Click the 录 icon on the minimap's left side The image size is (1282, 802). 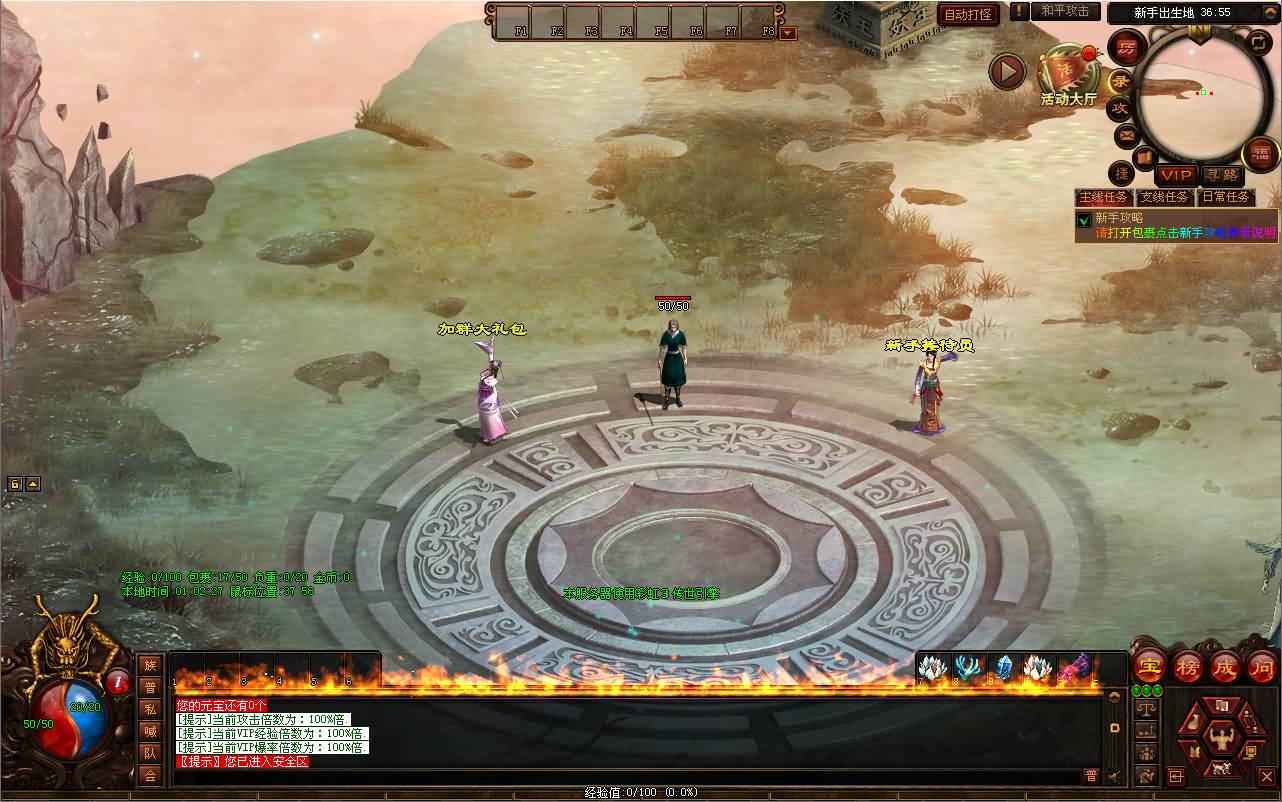1118,80
